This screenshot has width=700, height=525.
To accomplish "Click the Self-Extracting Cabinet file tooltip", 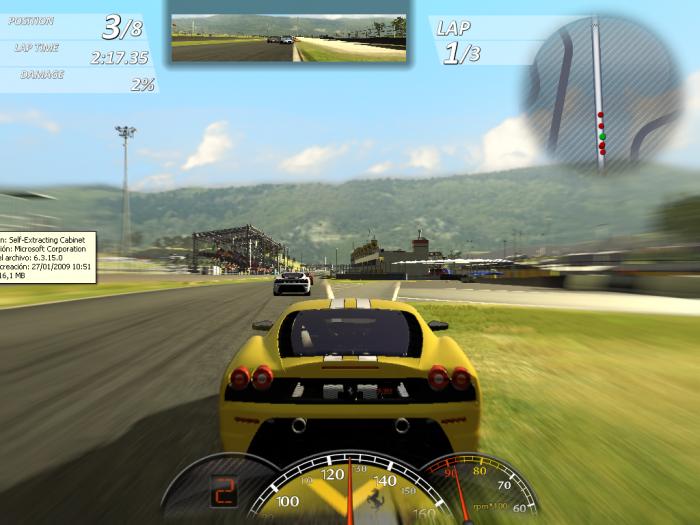I will [47, 257].
